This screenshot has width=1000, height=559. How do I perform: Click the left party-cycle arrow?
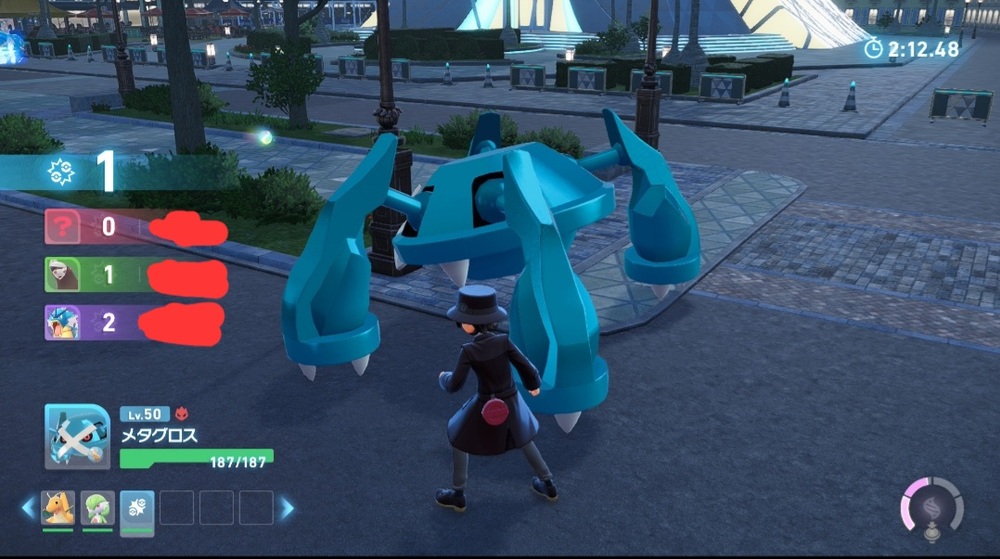click(27, 508)
